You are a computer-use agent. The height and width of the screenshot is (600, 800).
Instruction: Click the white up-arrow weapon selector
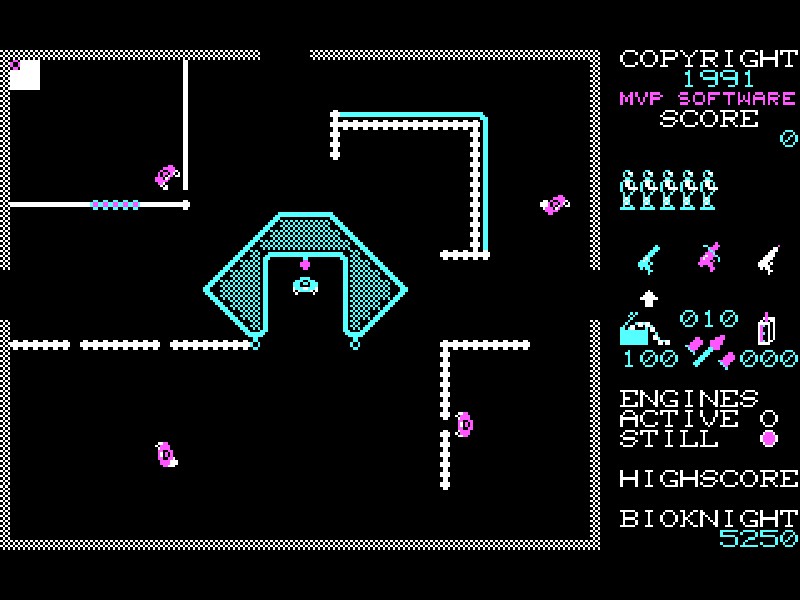(x=649, y=297)
